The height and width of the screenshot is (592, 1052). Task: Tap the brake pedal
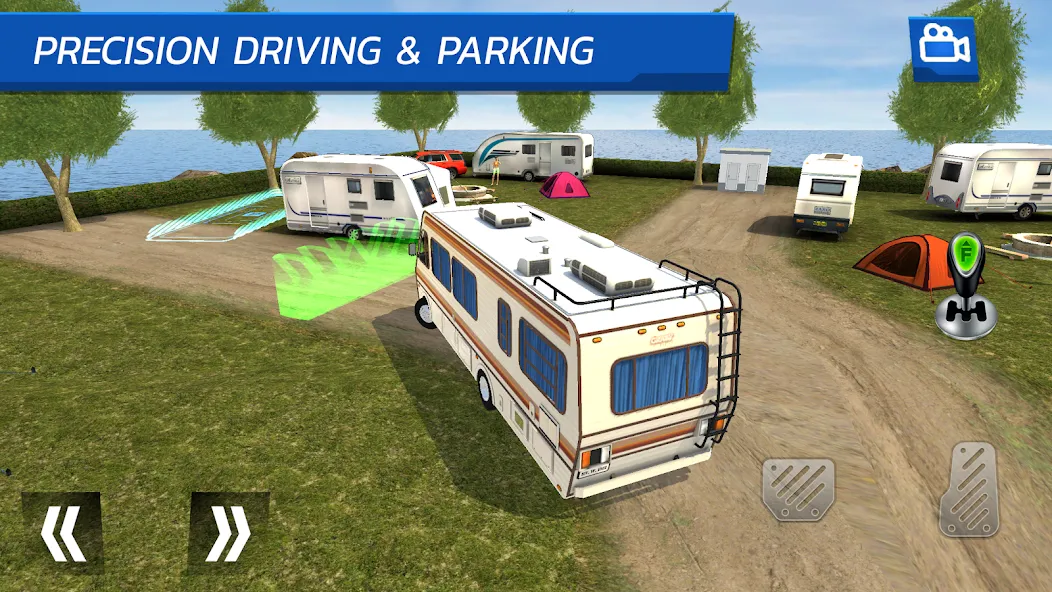pyautogui.click(x=798, y=489)
